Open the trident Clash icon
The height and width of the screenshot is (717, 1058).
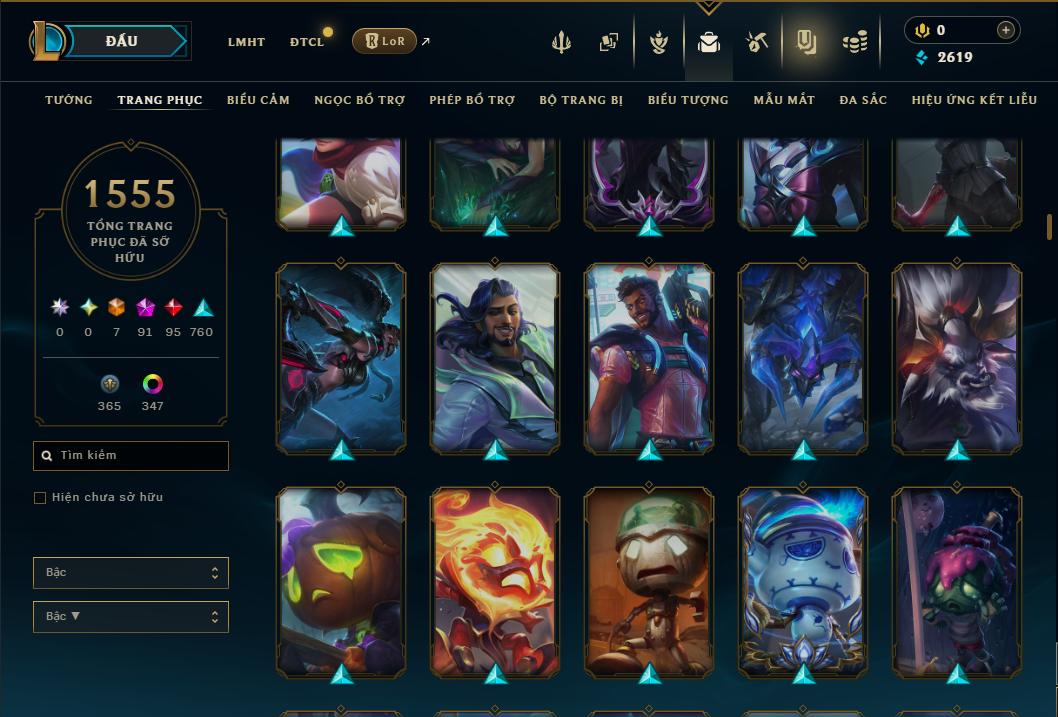[x=561, y=42]
